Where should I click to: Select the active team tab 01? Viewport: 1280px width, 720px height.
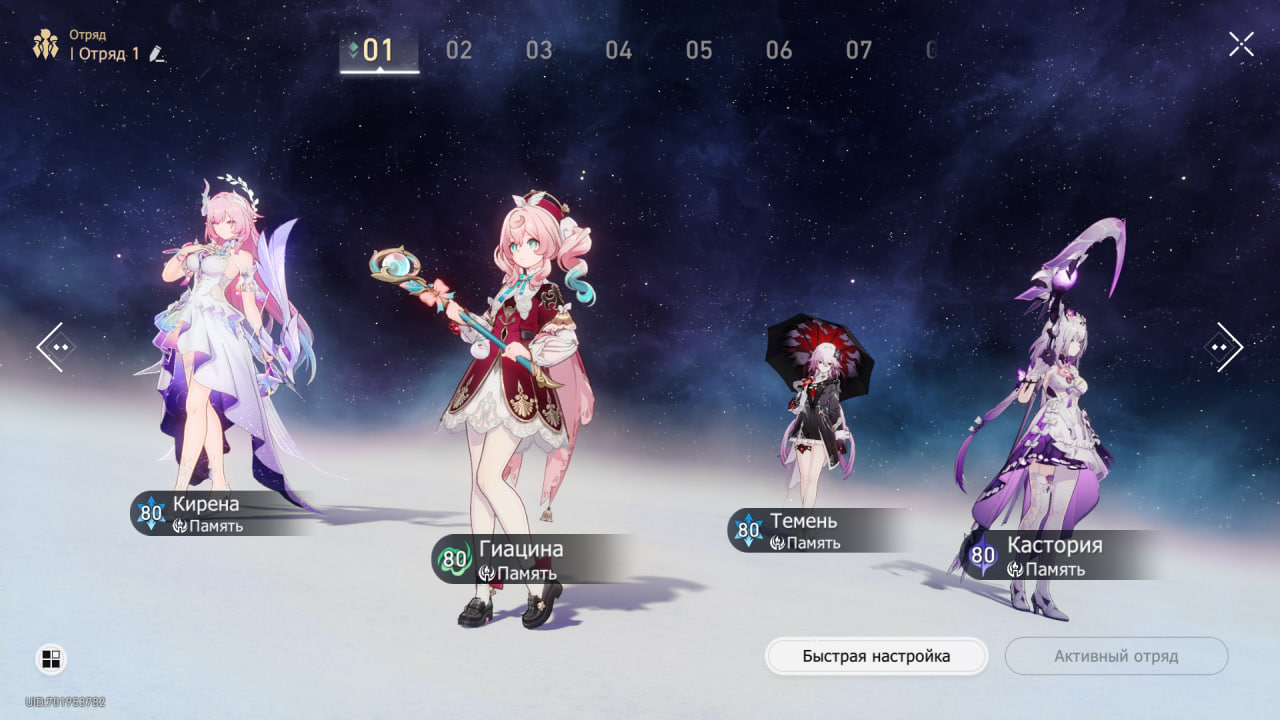tap(379, 51)
